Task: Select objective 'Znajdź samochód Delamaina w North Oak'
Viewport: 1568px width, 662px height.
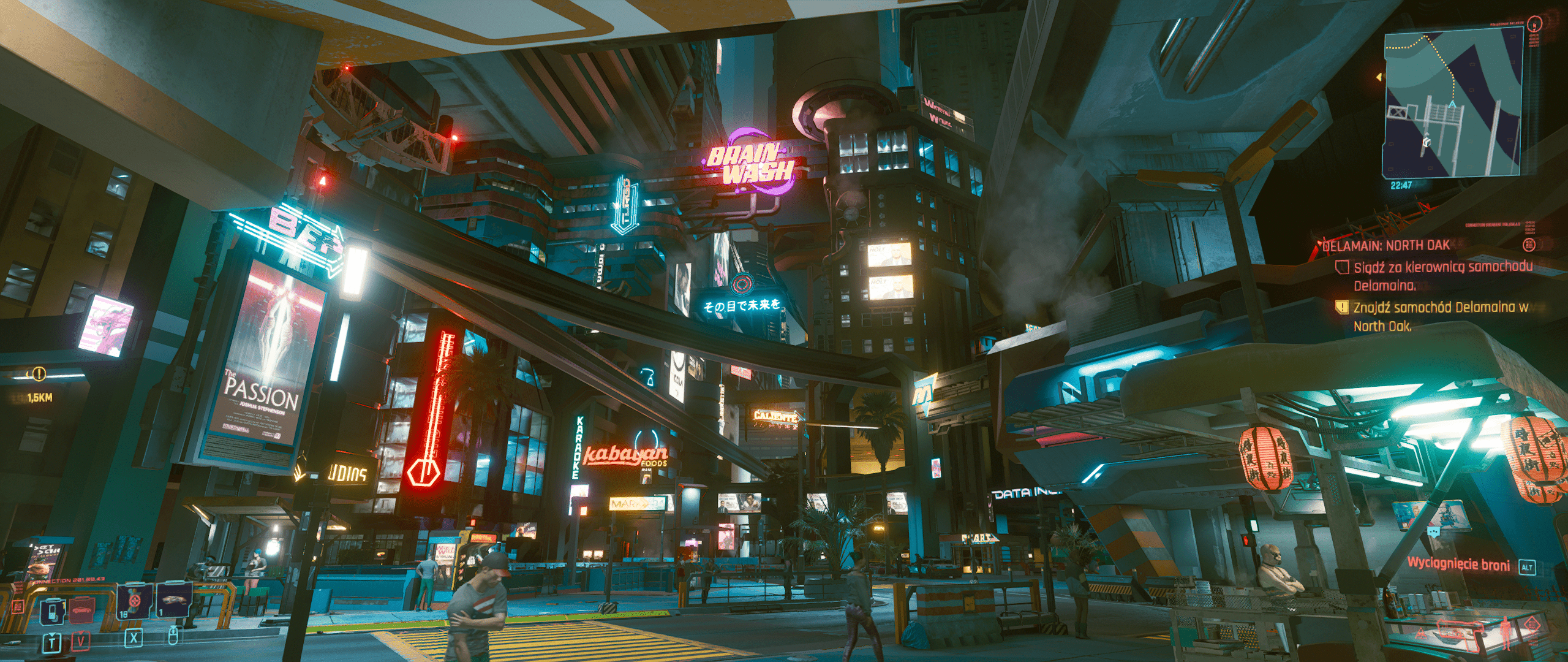Action: pyautogui.click(x=1440, y=316)
